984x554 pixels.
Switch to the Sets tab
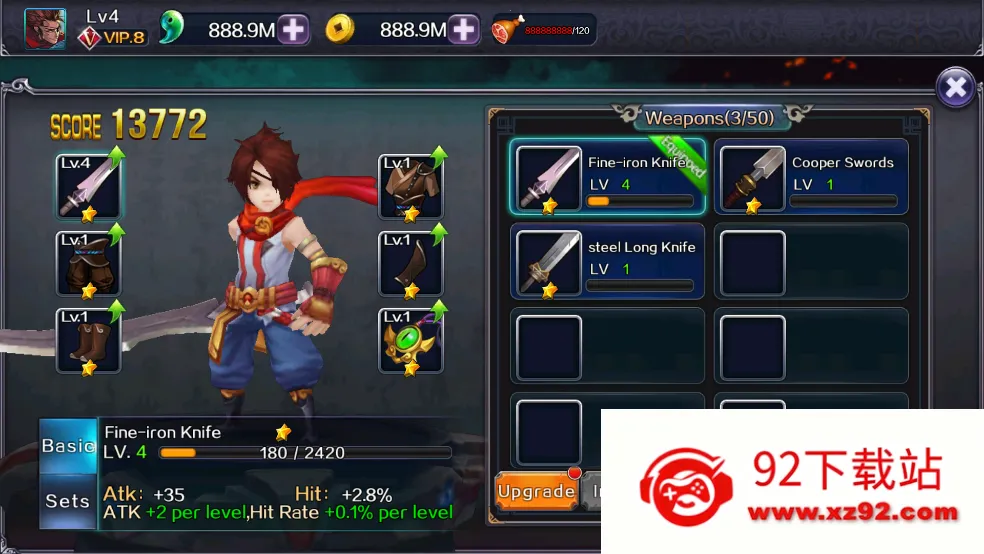click(x=68, y=500)
